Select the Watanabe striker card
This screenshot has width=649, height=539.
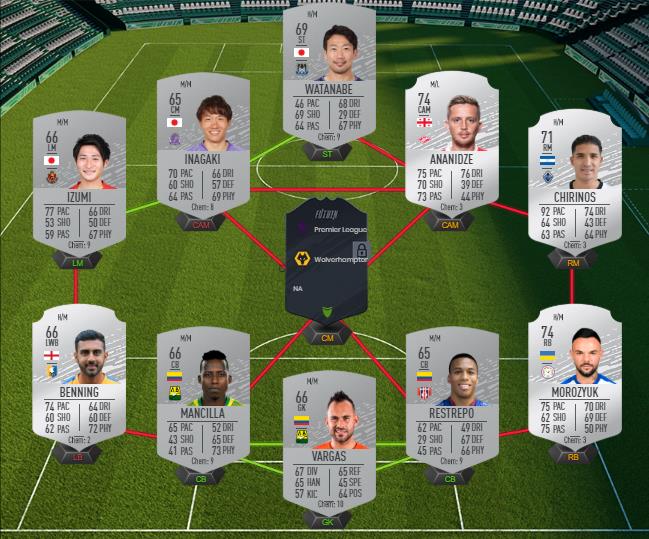pyautogui.click(x=329, y=75)
